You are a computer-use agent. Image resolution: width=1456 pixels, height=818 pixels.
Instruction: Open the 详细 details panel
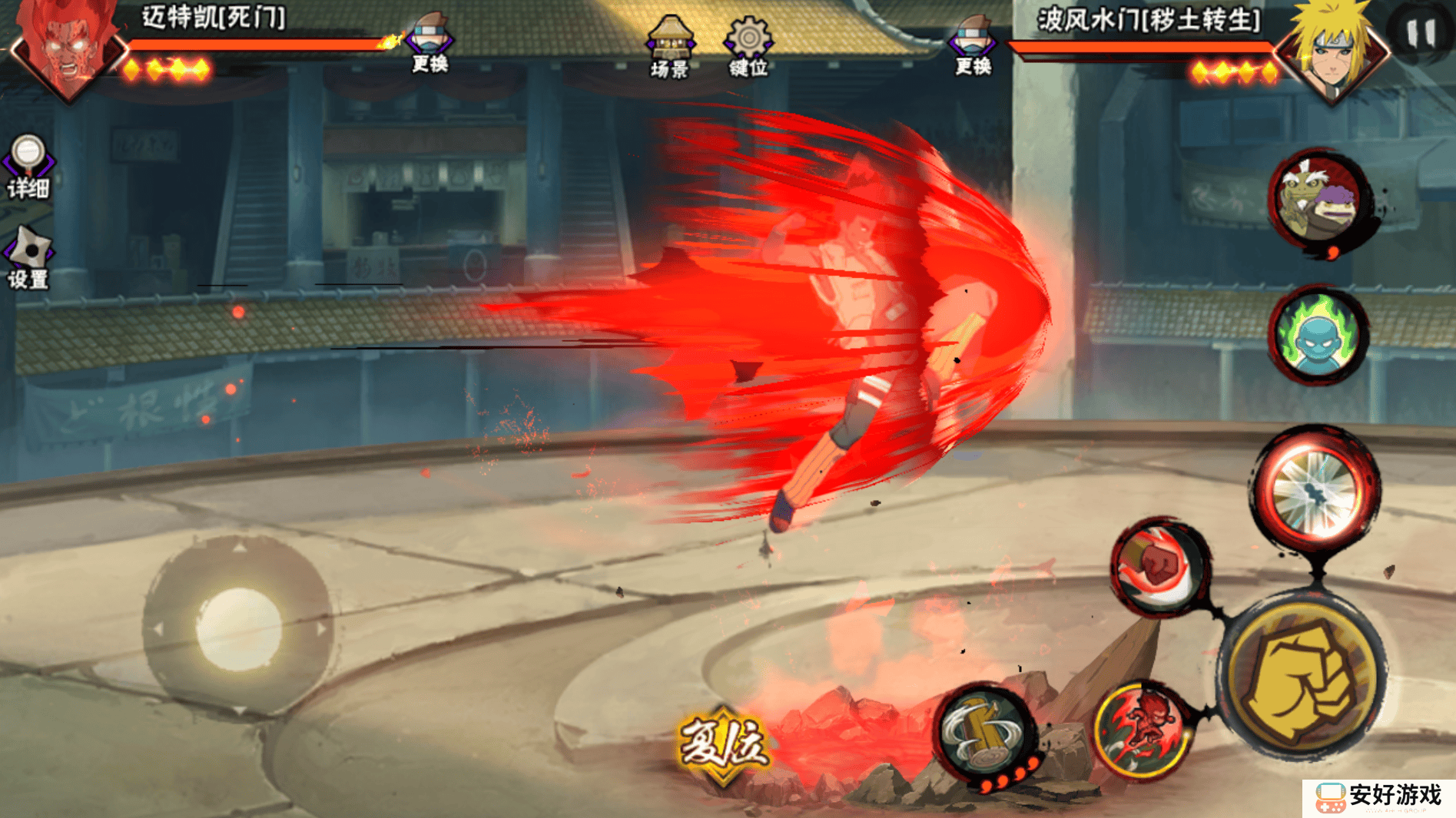[28, 166]
